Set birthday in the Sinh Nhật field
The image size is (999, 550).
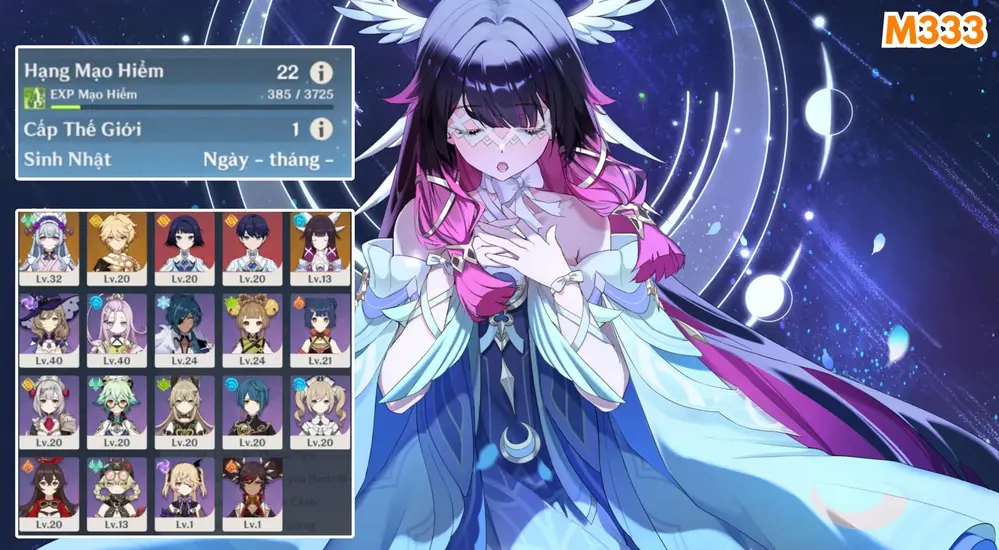pyautogui.click(x=267, y=159)
